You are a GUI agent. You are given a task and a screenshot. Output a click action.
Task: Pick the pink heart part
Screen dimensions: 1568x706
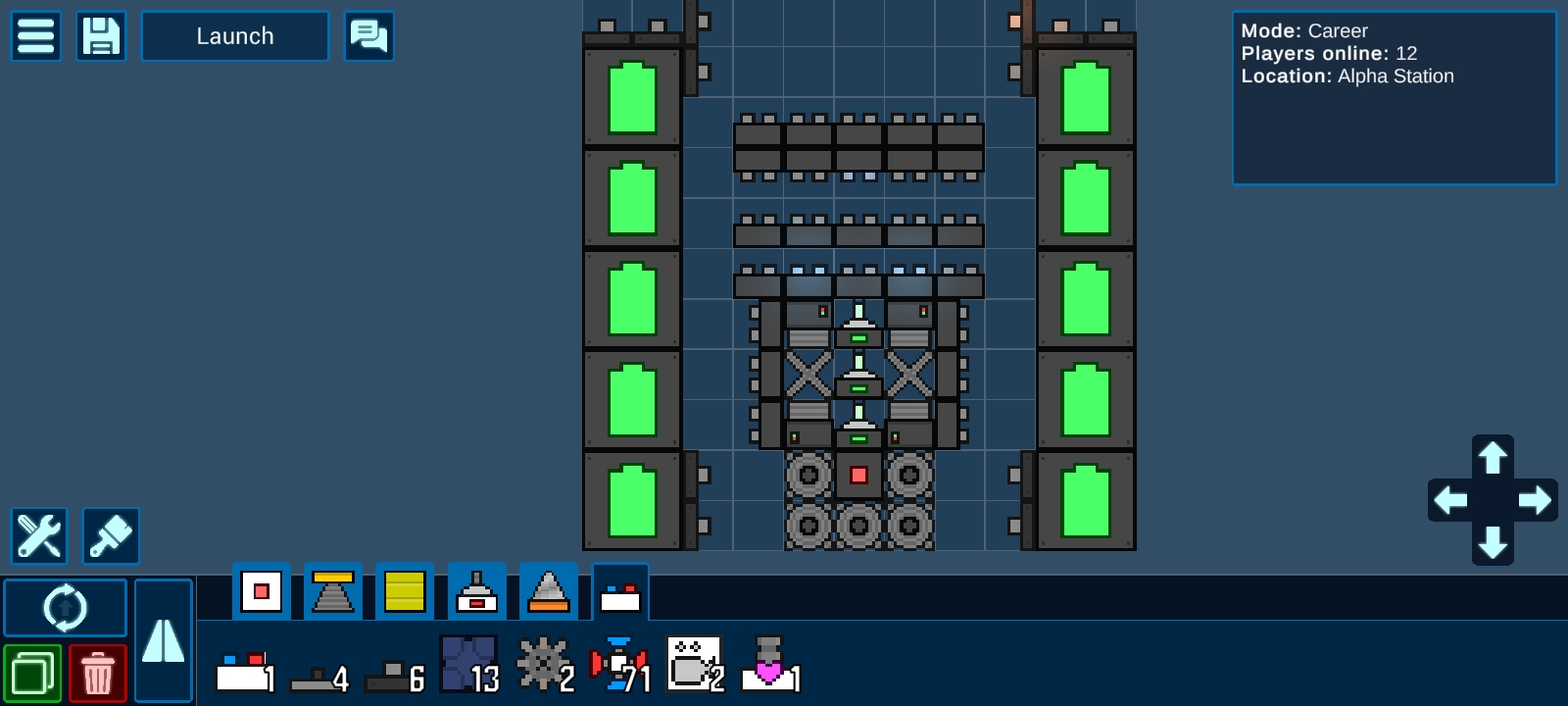[x=769, y=665]
